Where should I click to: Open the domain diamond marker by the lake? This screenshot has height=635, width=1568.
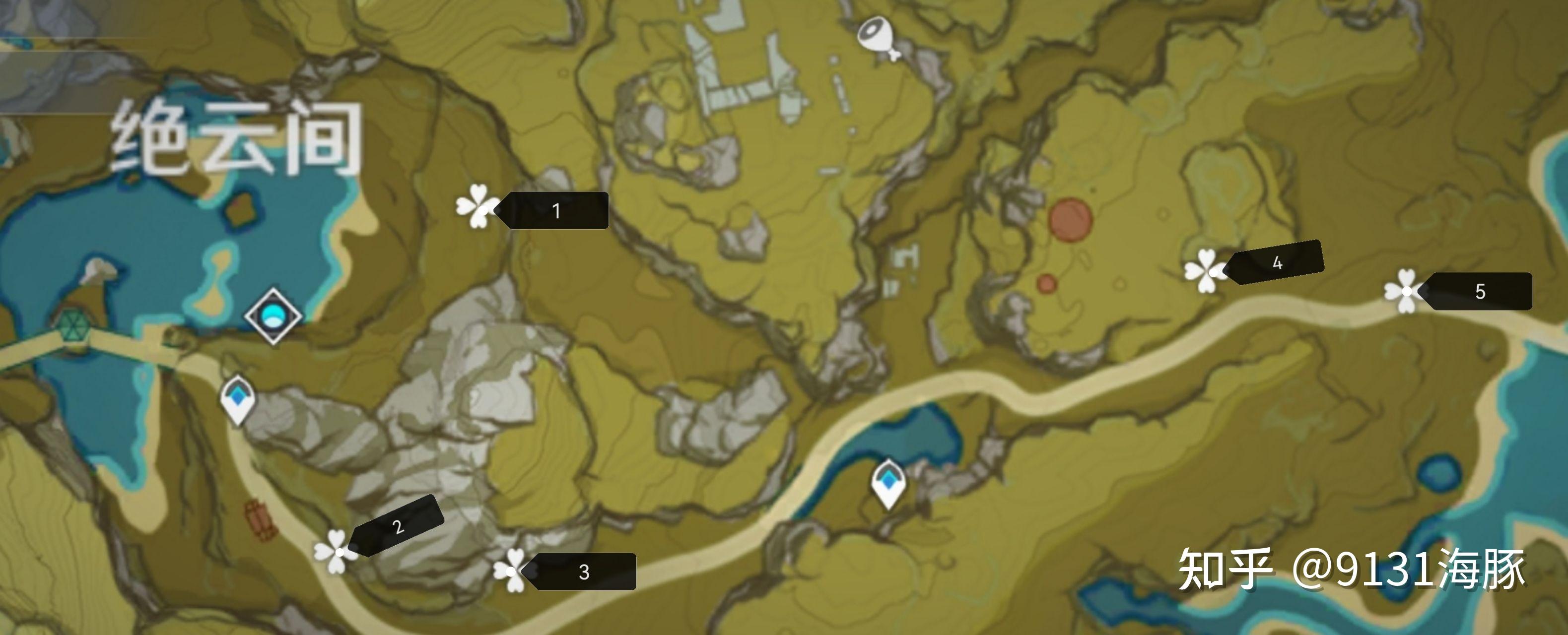(x=273, y=316)
